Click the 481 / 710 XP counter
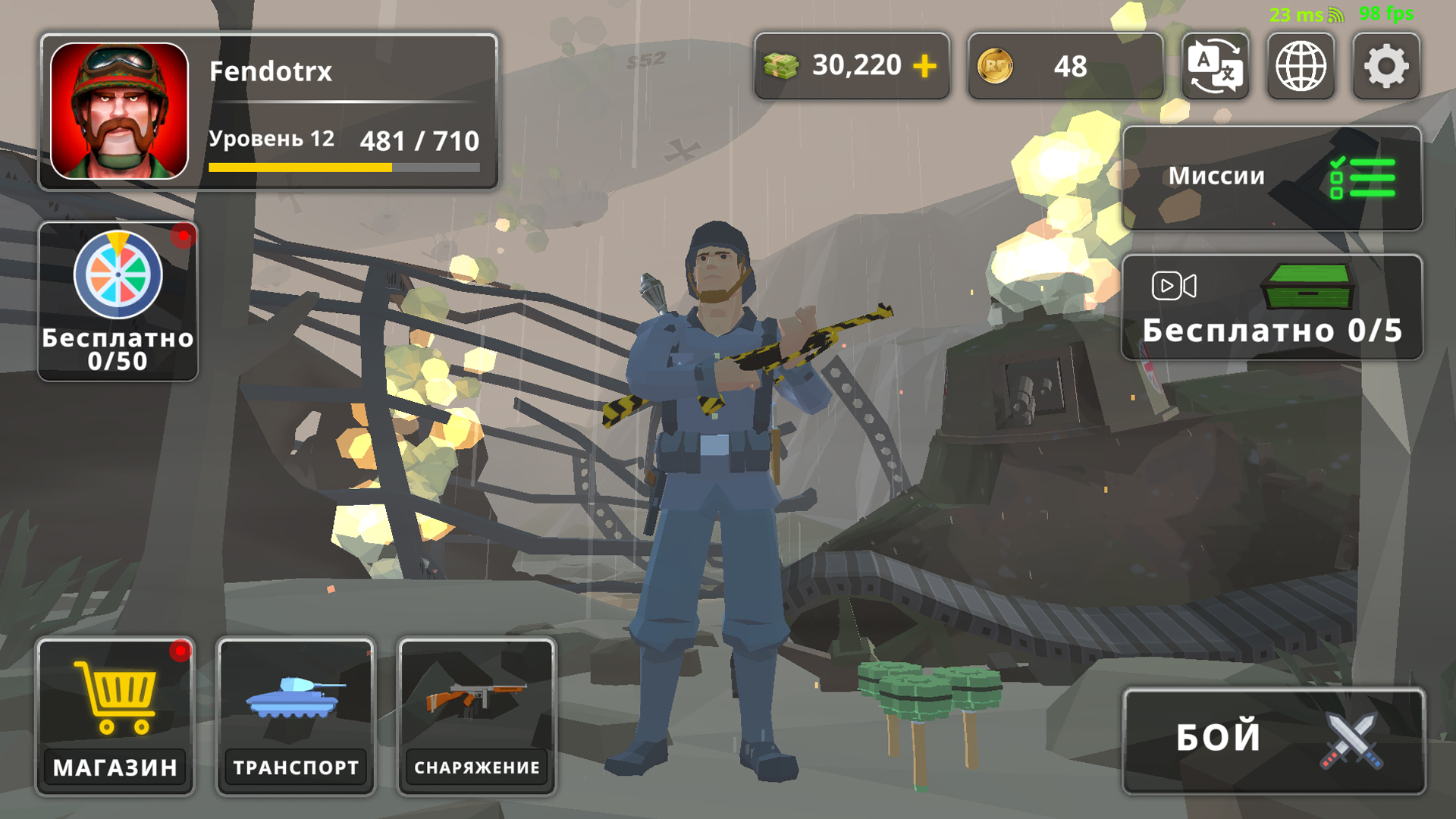 pos(420,141)
